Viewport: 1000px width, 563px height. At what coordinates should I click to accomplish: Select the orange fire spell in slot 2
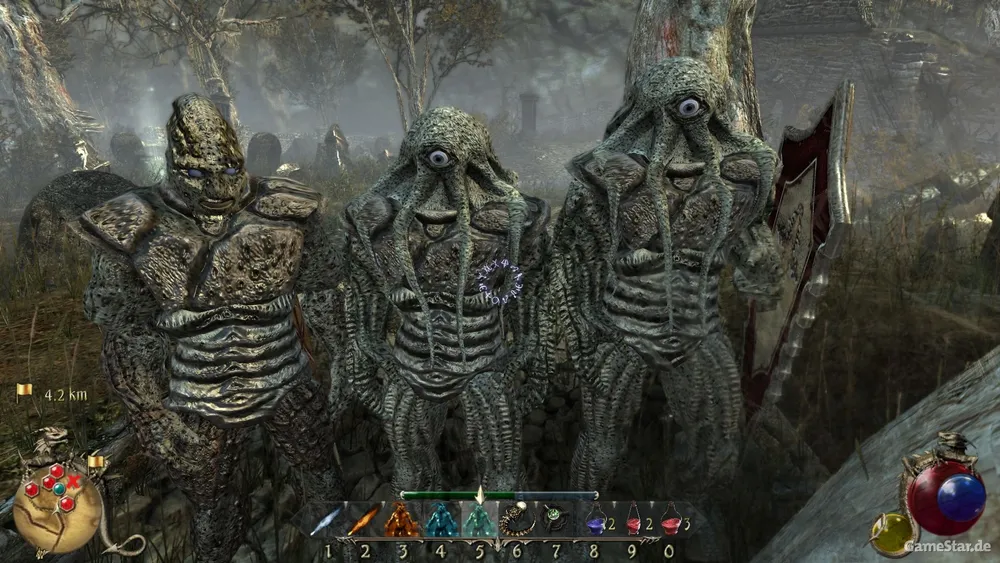(365, 520)
